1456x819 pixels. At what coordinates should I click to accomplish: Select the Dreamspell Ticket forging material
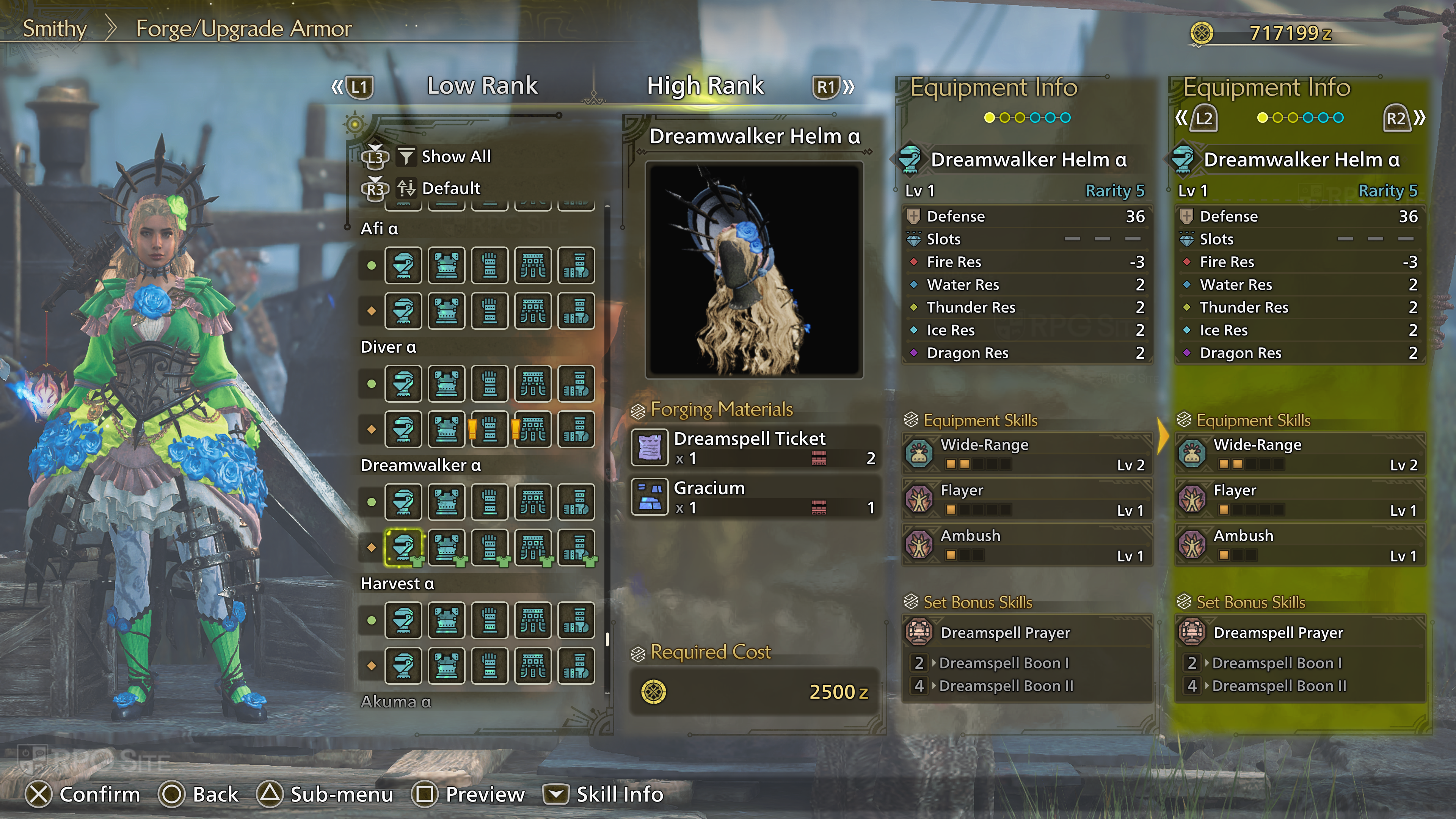click(755, 448)
